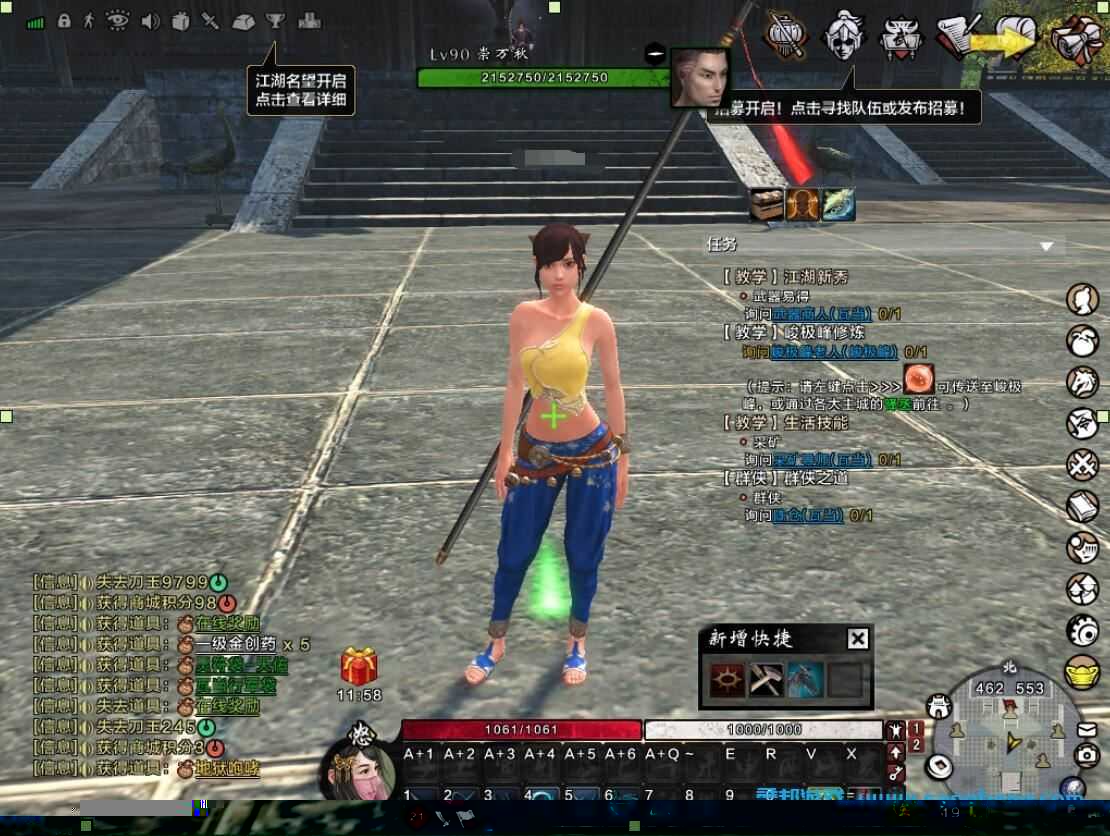Claim the red gift box timer reward

coord(359,667)
